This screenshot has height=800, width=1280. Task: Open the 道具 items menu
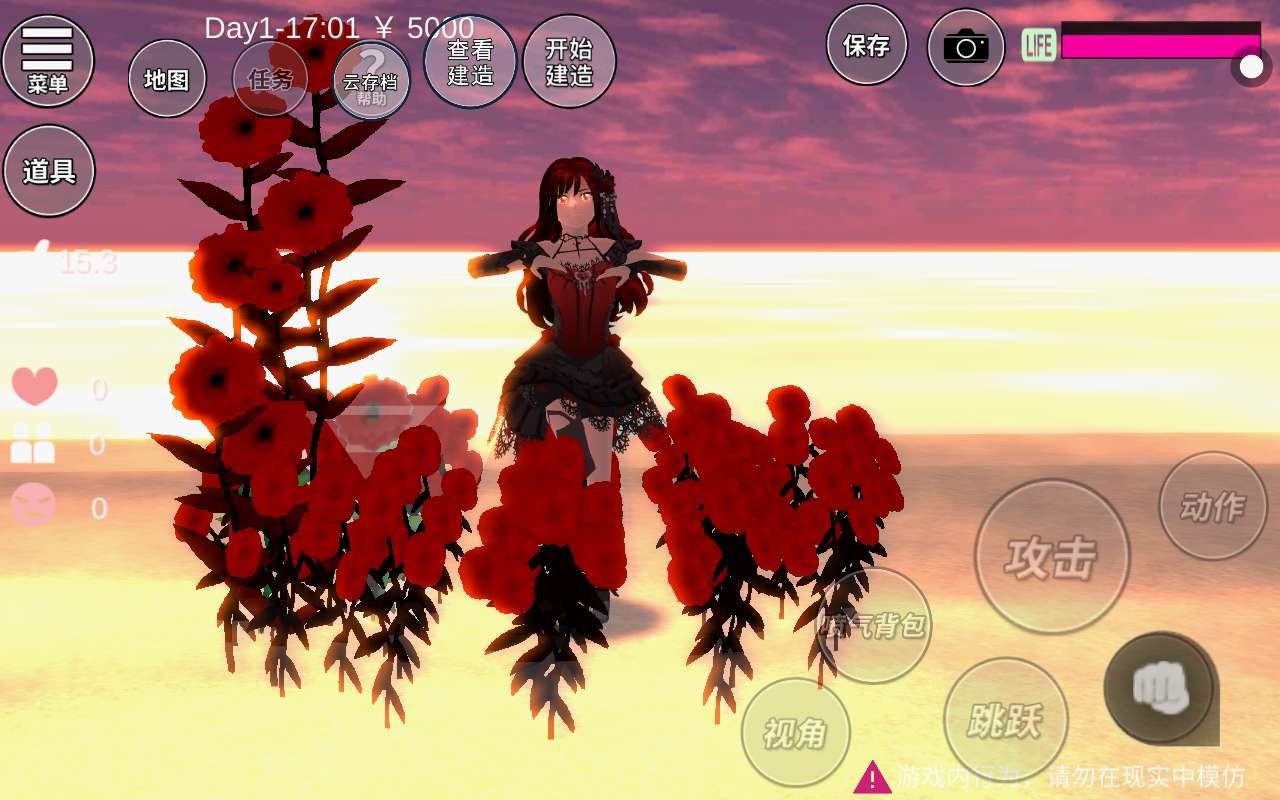(x=49, y=171)
